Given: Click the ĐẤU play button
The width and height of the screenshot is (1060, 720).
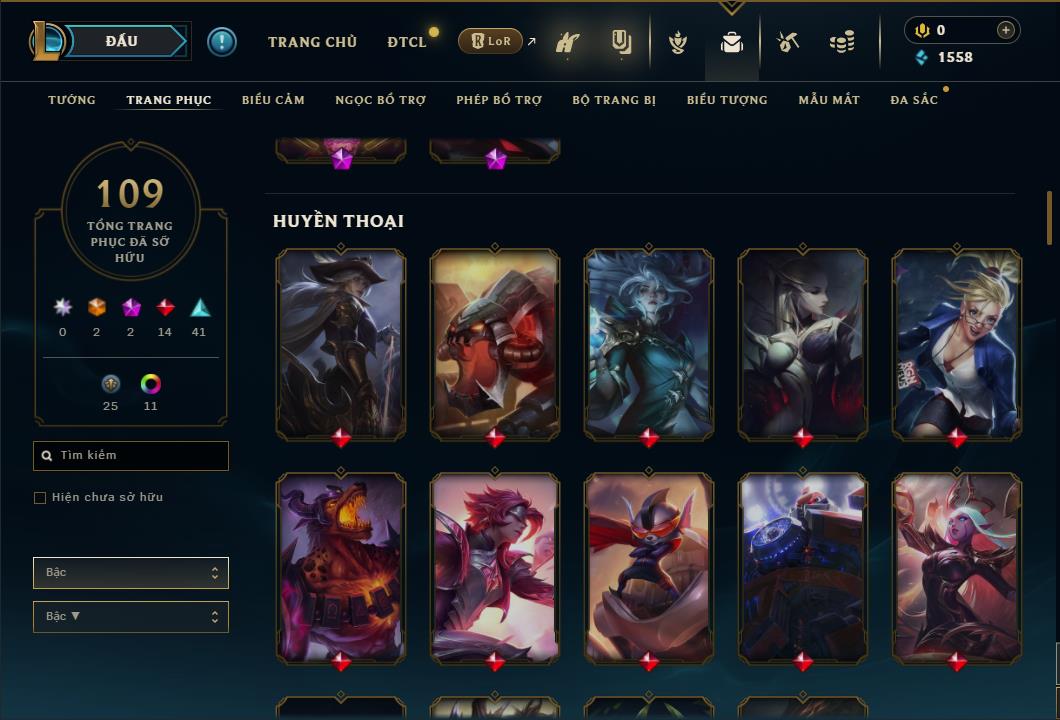Looking at the screenshot, I should 122,41.
